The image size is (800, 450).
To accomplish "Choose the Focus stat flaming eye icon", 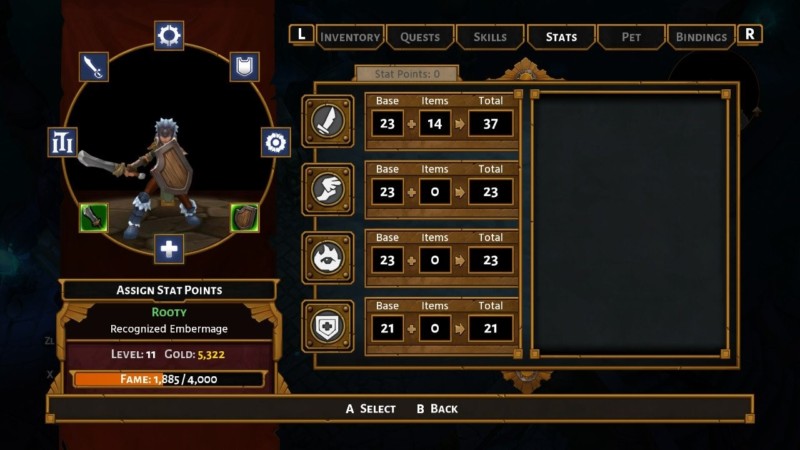I will [x=328, y=258].
